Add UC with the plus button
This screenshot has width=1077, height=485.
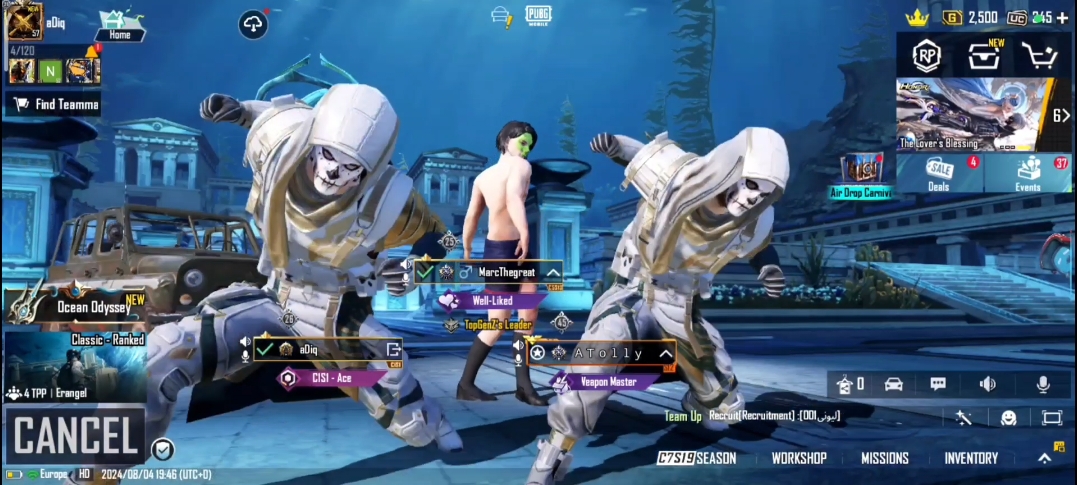1062,17
